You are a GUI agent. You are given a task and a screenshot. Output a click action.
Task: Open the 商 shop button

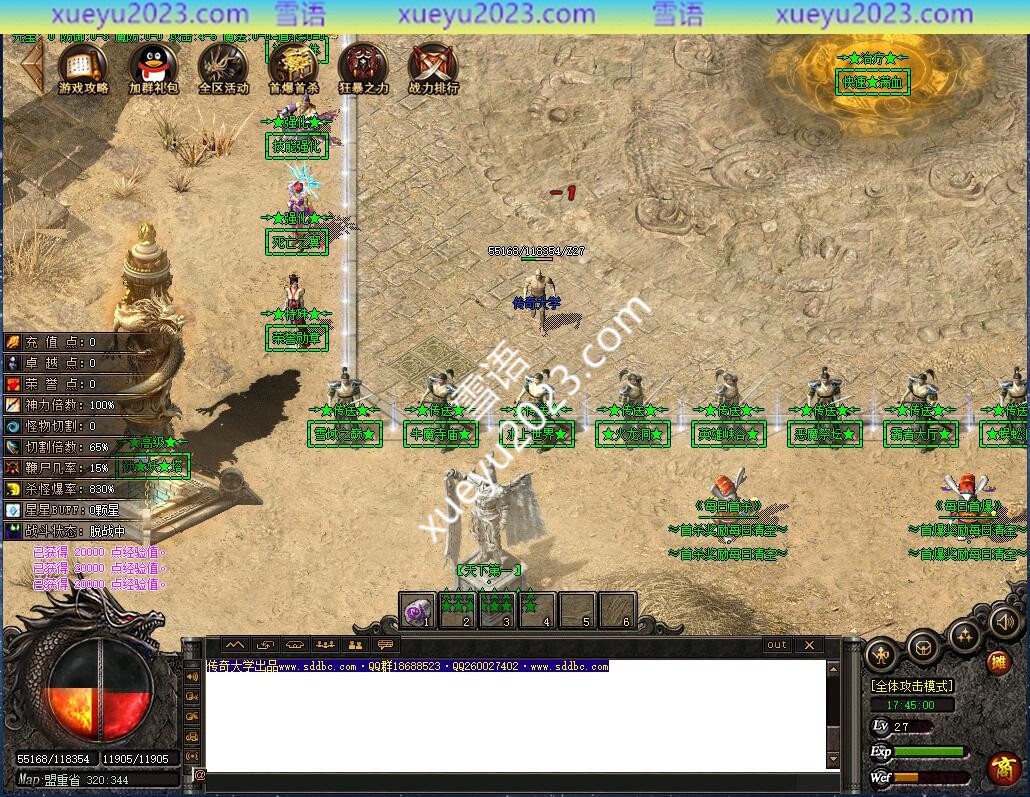1003,767
